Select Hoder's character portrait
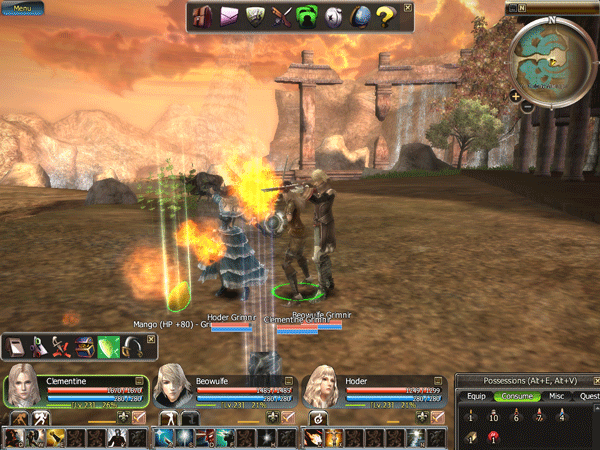The image size is (600, 450). click(x=323, y=387)
